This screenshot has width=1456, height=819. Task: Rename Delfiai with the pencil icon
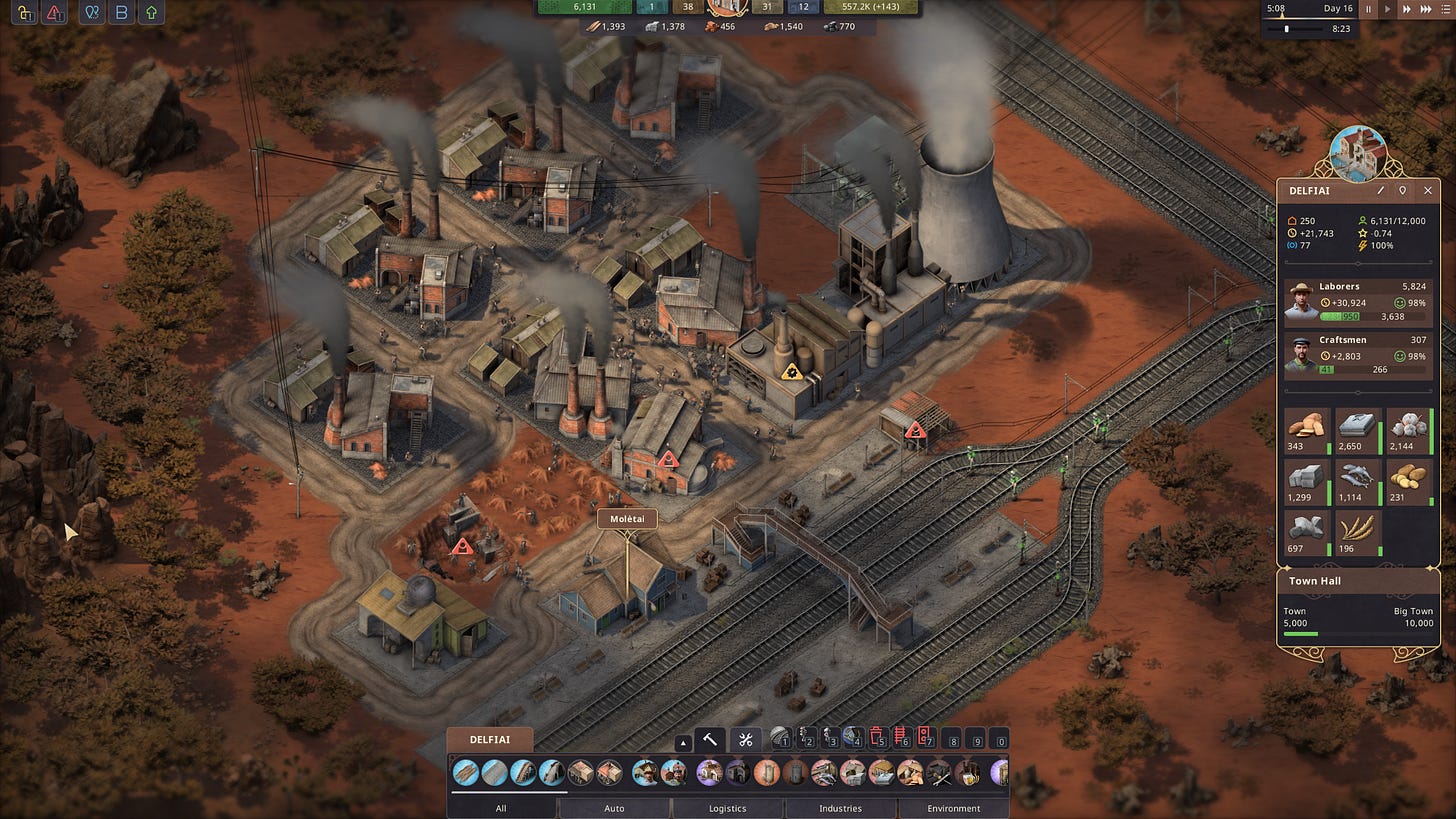tap(1381, 190)
